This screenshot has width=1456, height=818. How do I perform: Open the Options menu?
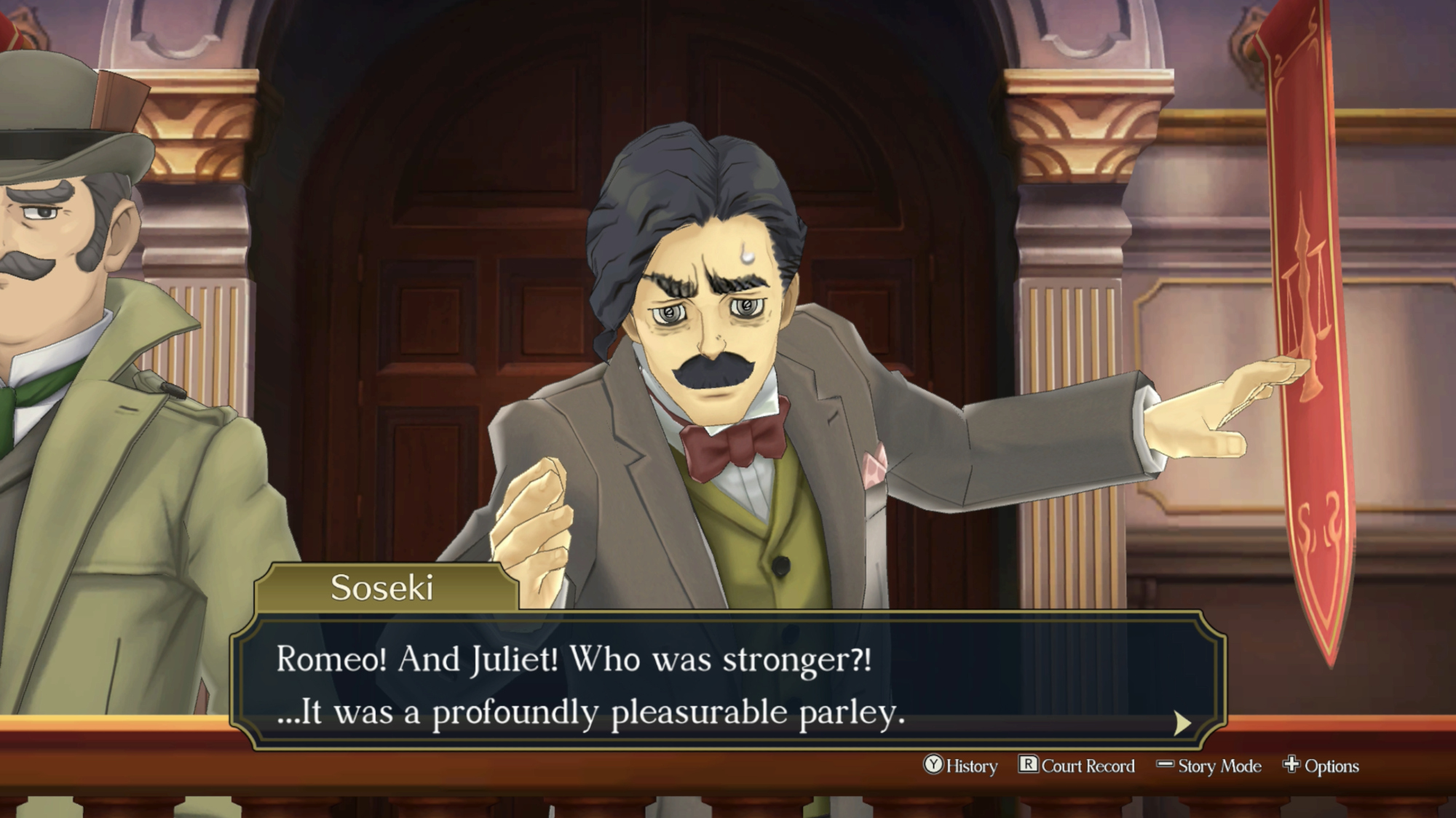pos(1321,766)
